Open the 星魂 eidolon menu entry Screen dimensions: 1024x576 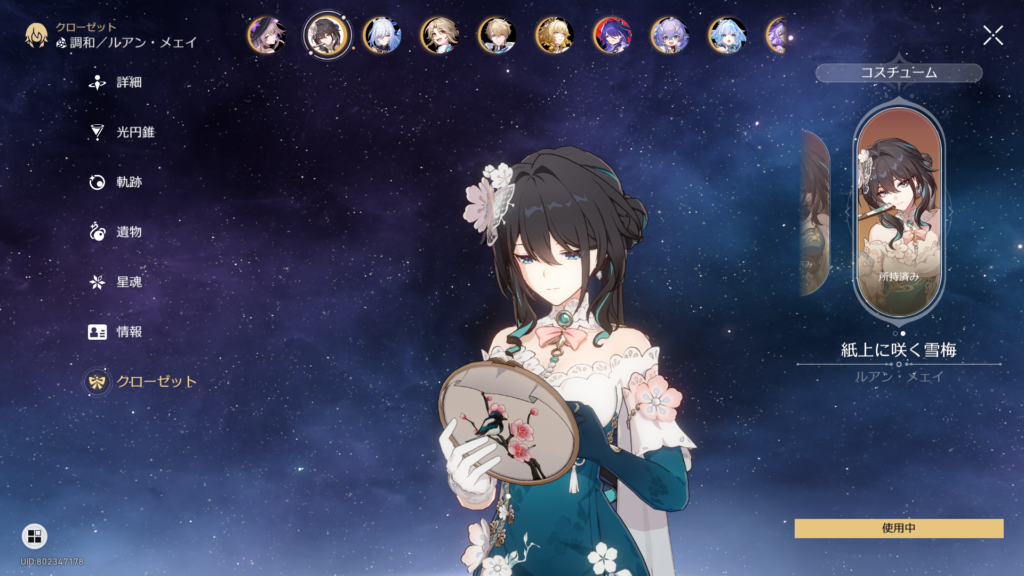(x=128, y=282)
